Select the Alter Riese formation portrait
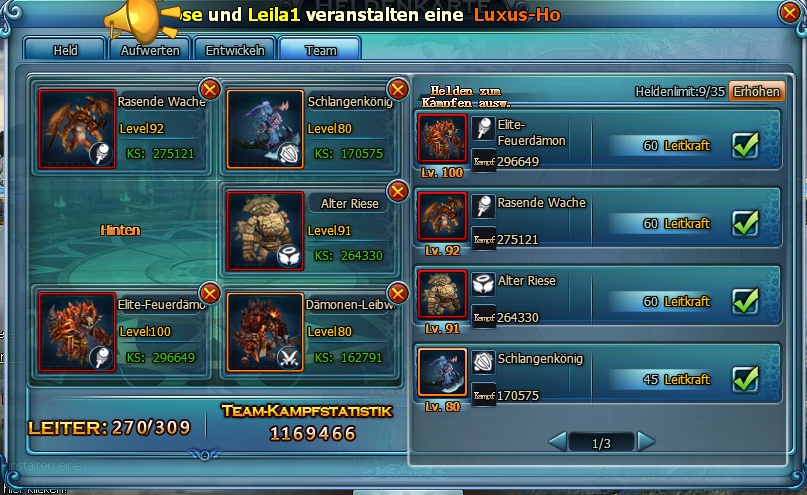This screenshot has width=807, height=495. [264, 231]
